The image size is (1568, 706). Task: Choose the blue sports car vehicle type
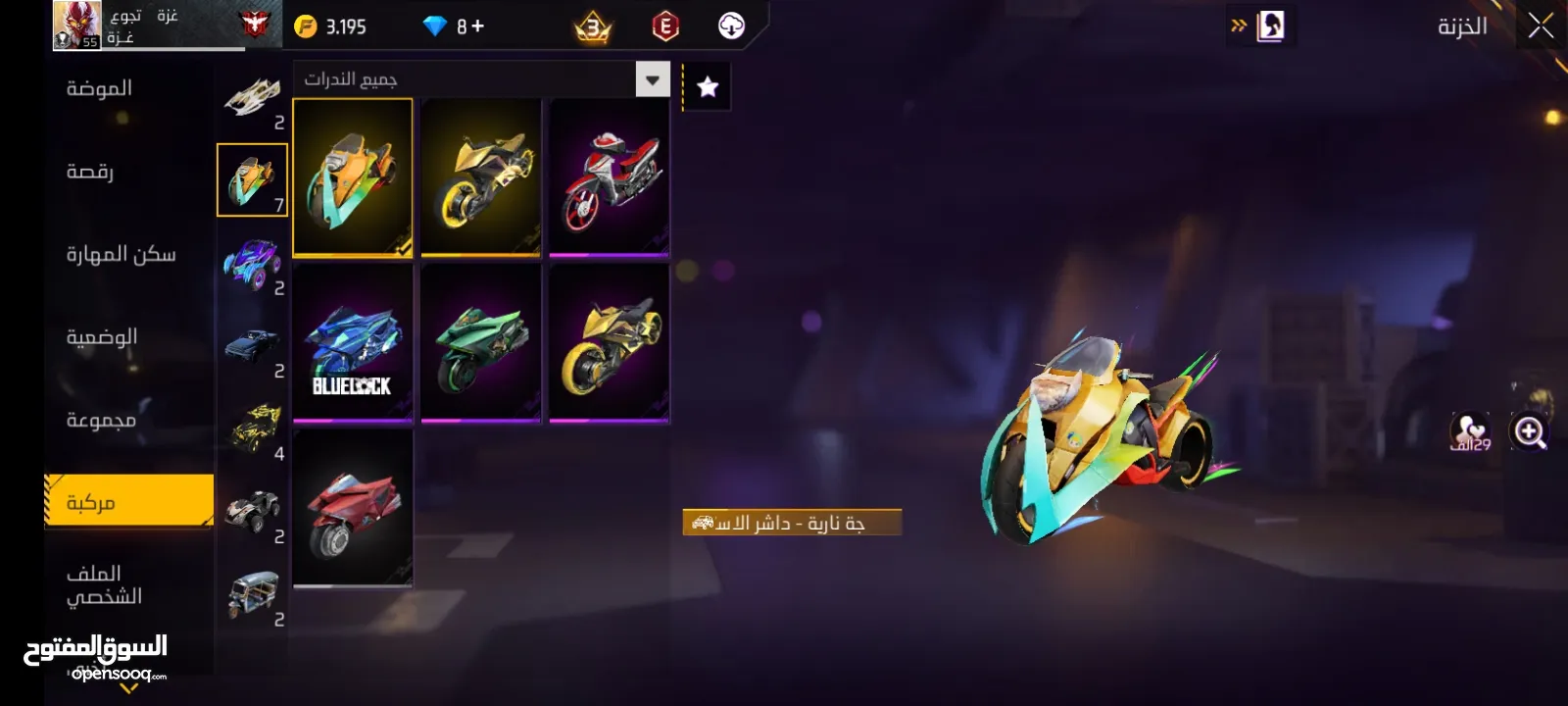[253, 264]
